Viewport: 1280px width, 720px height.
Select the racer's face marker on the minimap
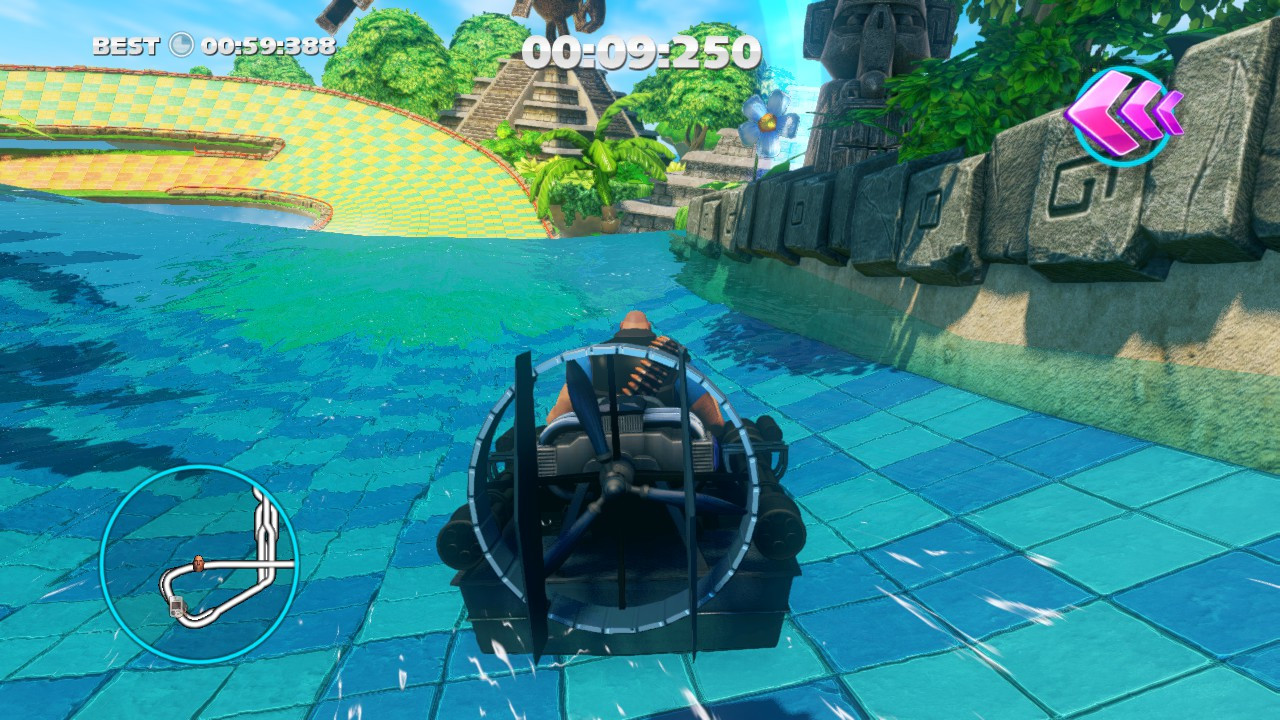[x=199, y=562]
